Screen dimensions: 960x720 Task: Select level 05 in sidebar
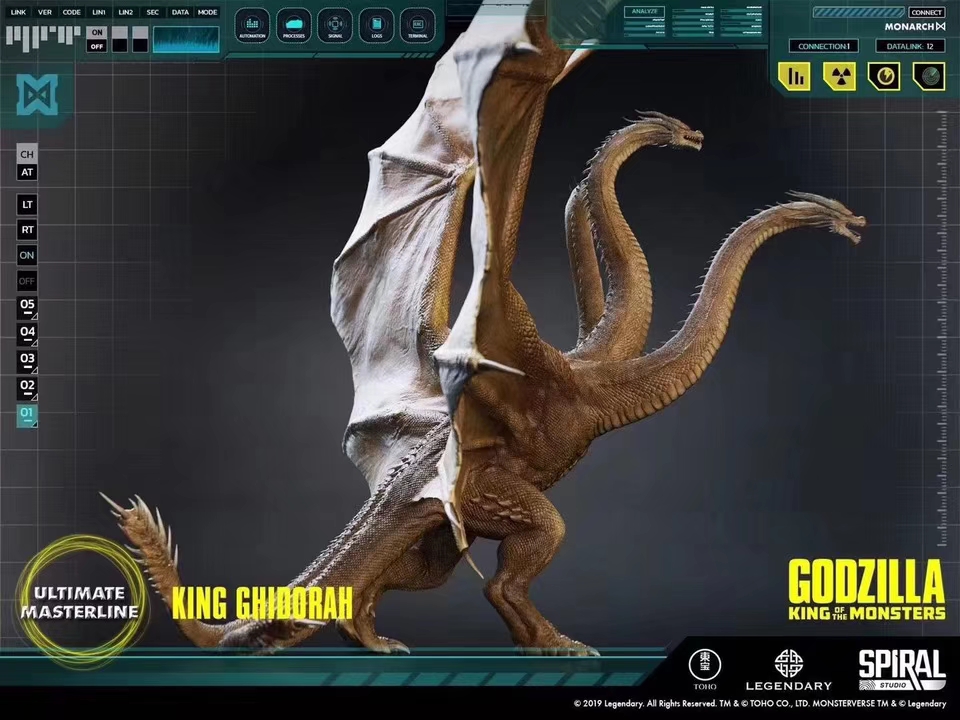point(27,305)
